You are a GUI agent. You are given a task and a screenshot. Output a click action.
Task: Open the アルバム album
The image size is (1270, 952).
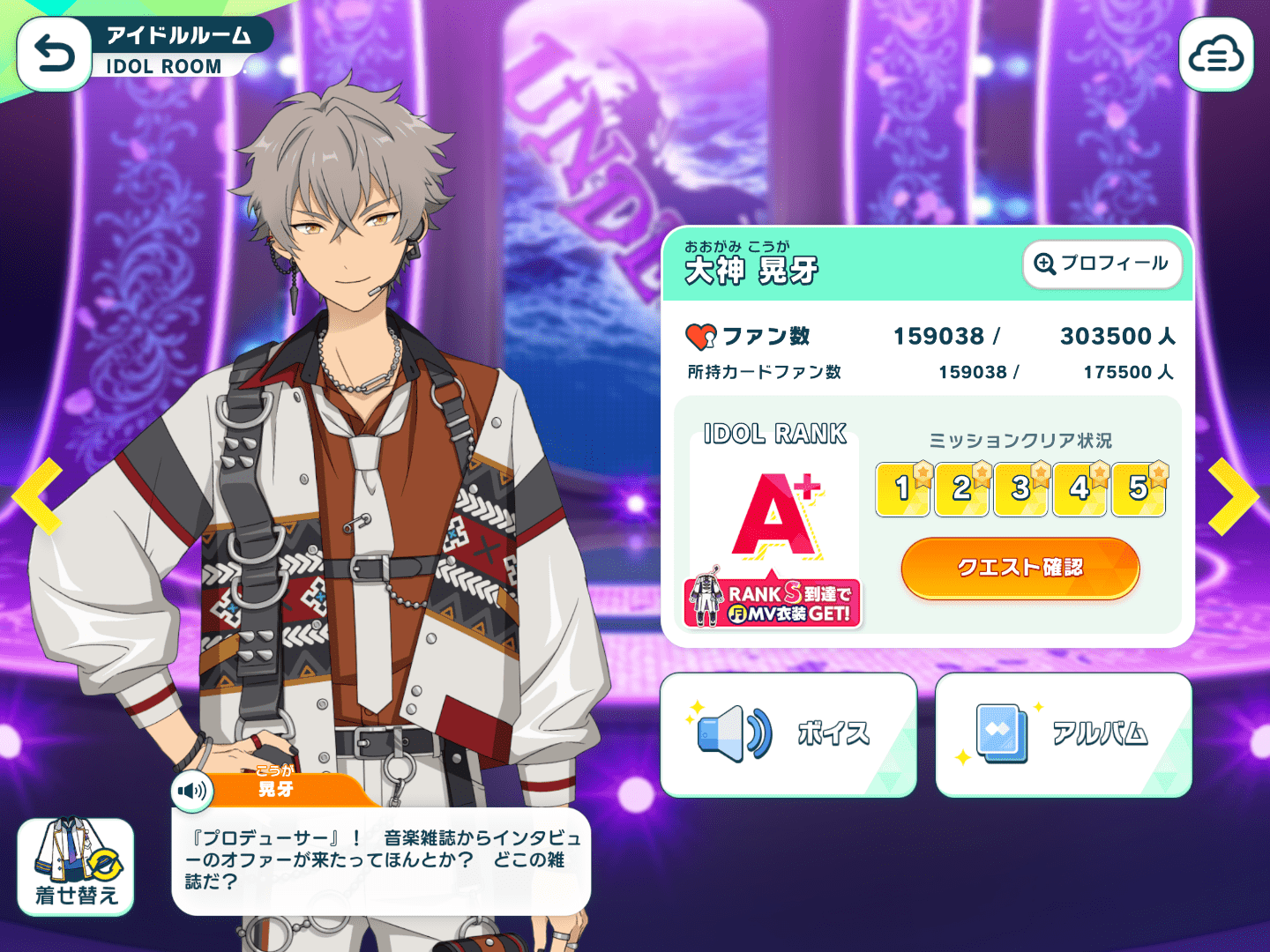(1063, 734)
